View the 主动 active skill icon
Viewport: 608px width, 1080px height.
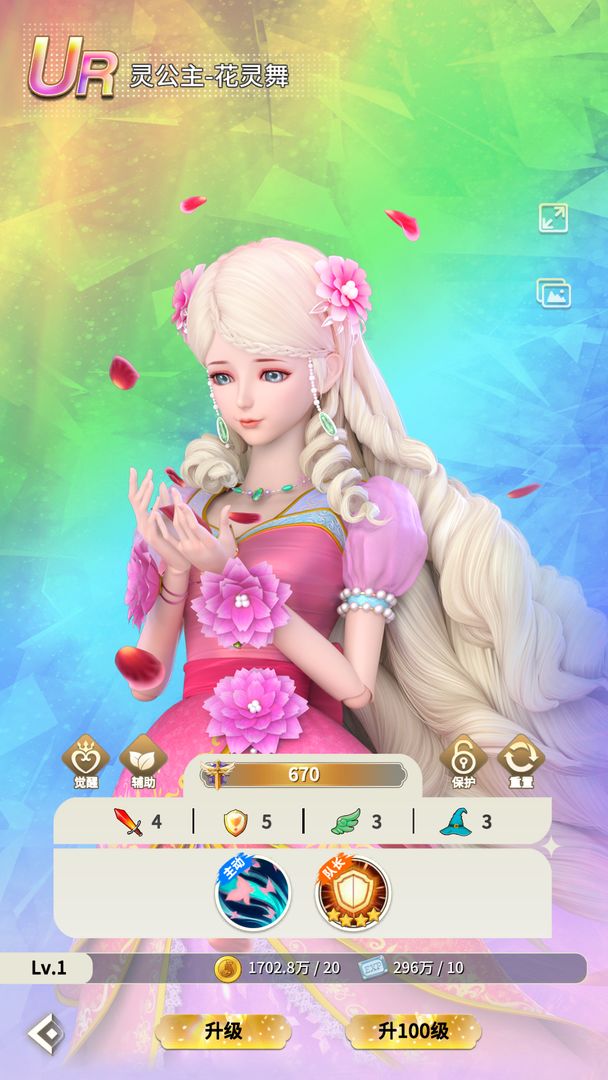coord(253,891)
